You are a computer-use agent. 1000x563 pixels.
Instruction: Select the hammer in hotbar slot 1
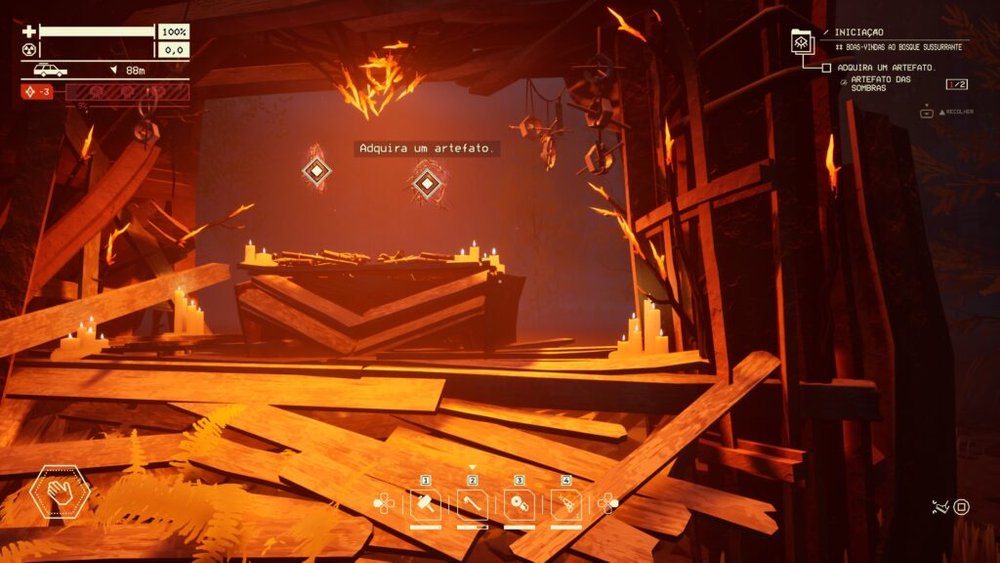(x=424, y=504)
